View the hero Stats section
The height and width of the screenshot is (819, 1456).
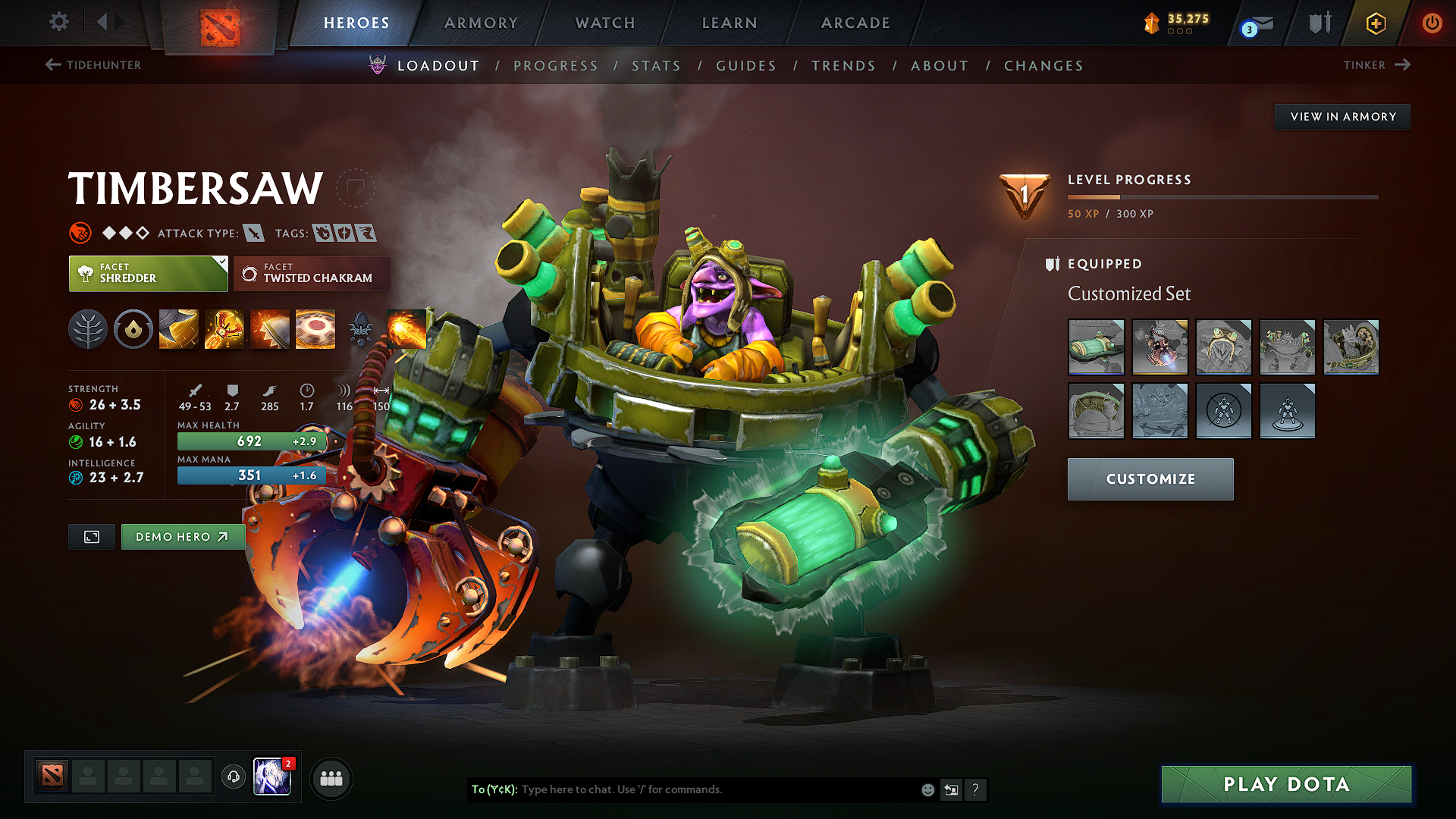[656, 66]
